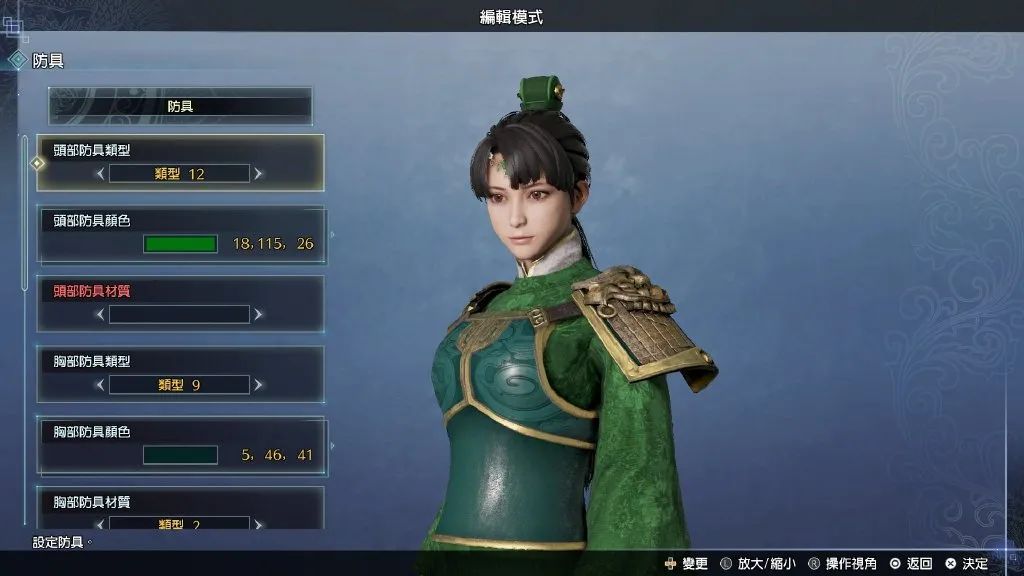Viewport: 1024px width, 576px height.
Task: Click right arrow of 頭部防具類型 stepper
Action: coord(259,174)
